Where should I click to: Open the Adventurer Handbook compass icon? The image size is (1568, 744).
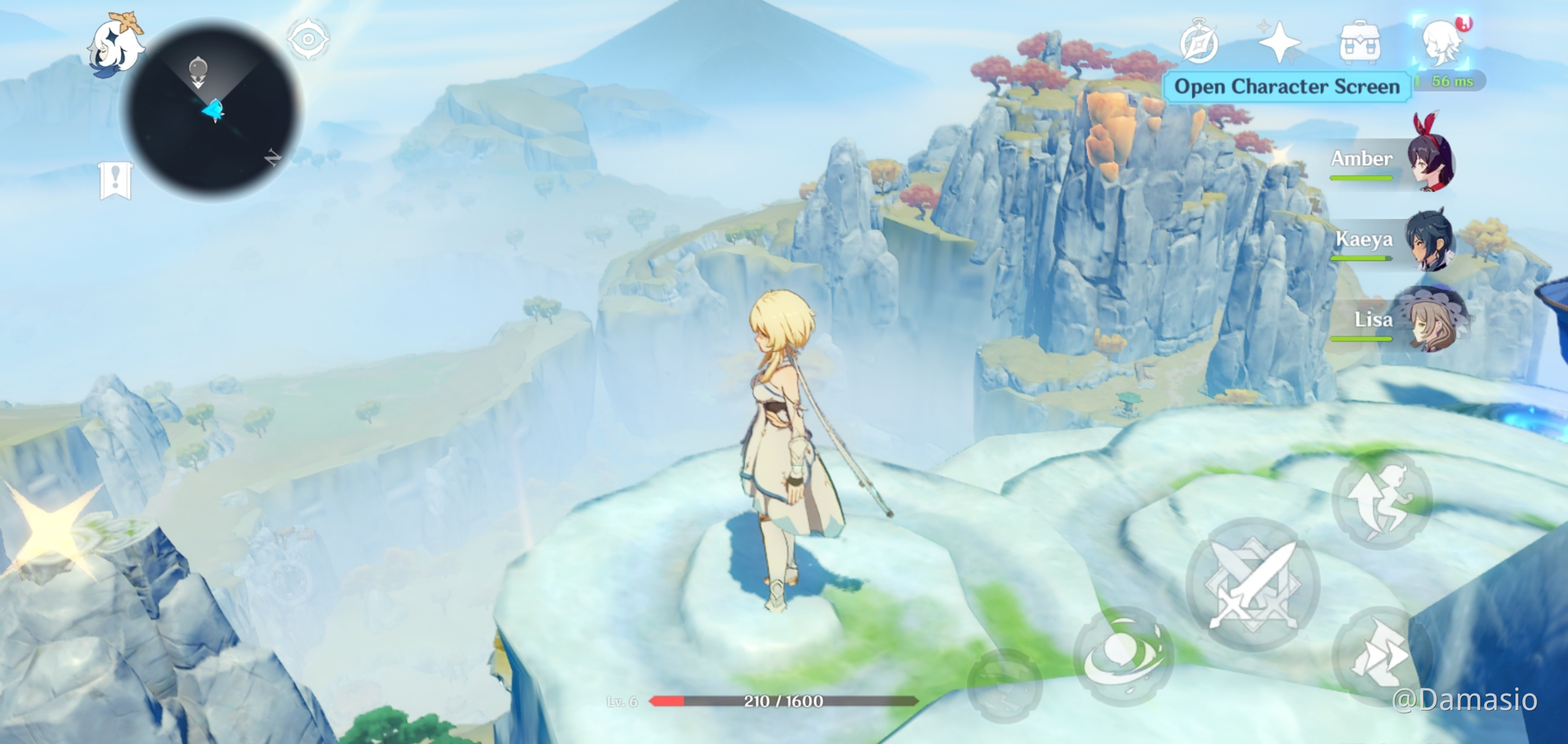coord(1199,42)
